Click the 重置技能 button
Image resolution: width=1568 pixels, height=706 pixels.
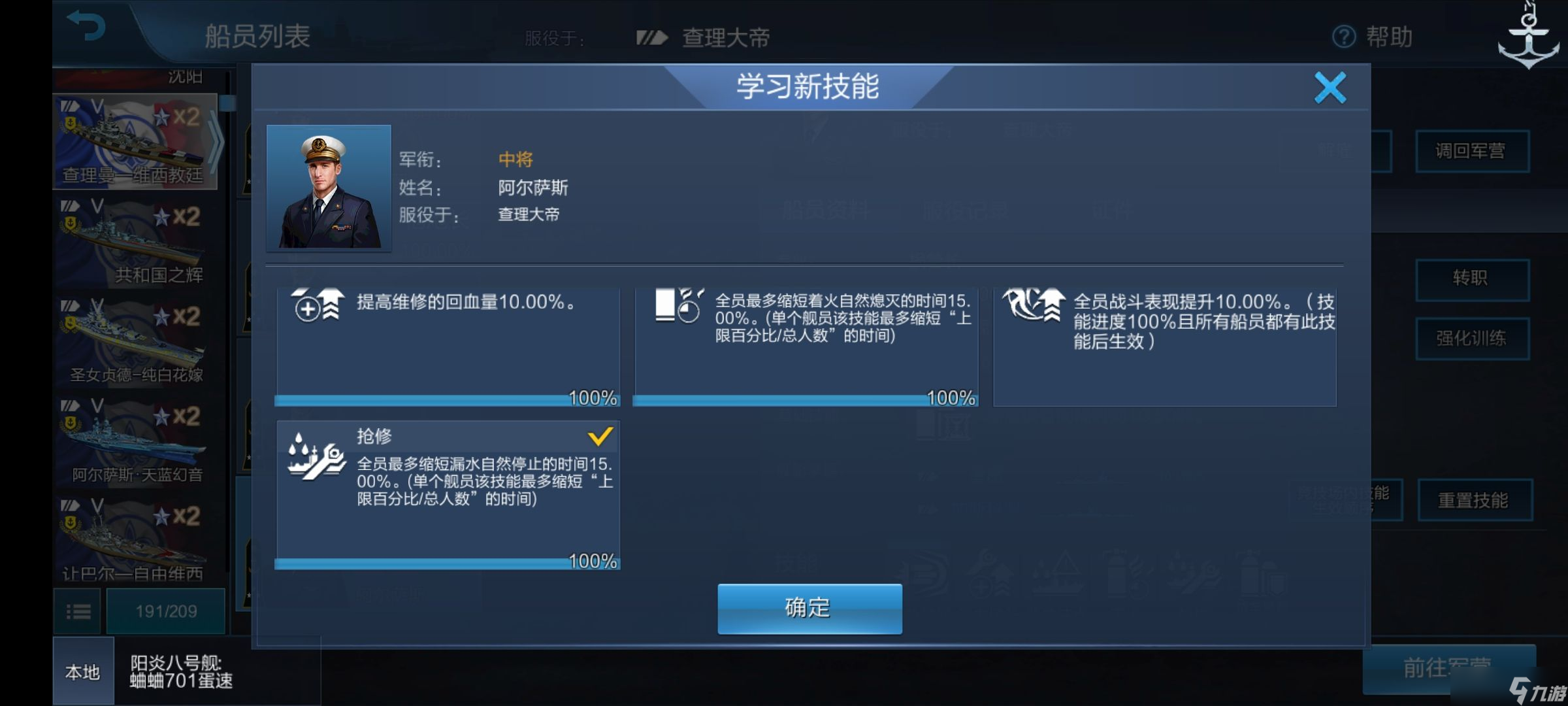1473,499
